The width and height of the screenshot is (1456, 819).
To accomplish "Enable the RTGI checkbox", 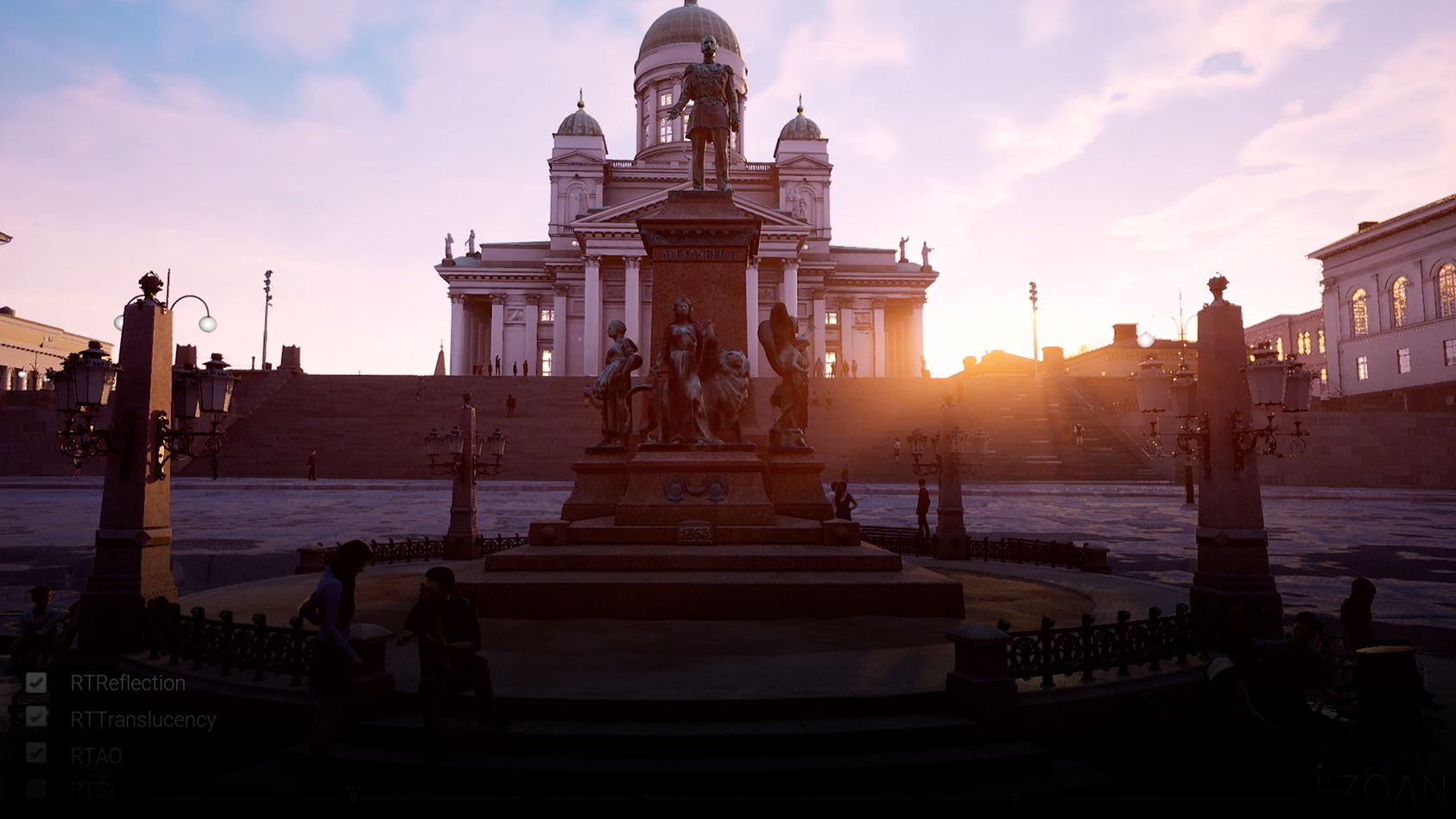I will 36,788.
